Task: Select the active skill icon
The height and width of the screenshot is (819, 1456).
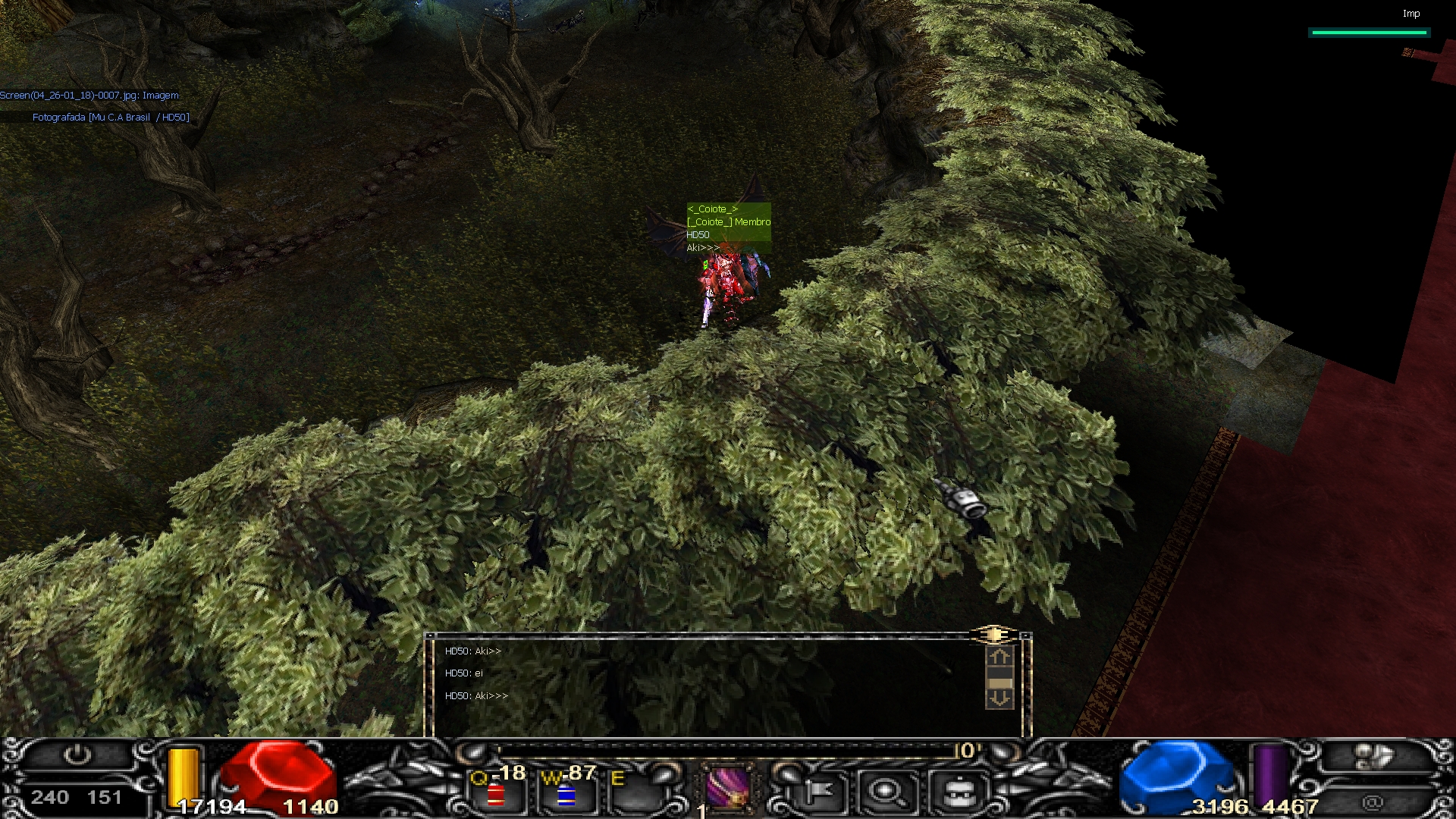Action: pos(728,789)
